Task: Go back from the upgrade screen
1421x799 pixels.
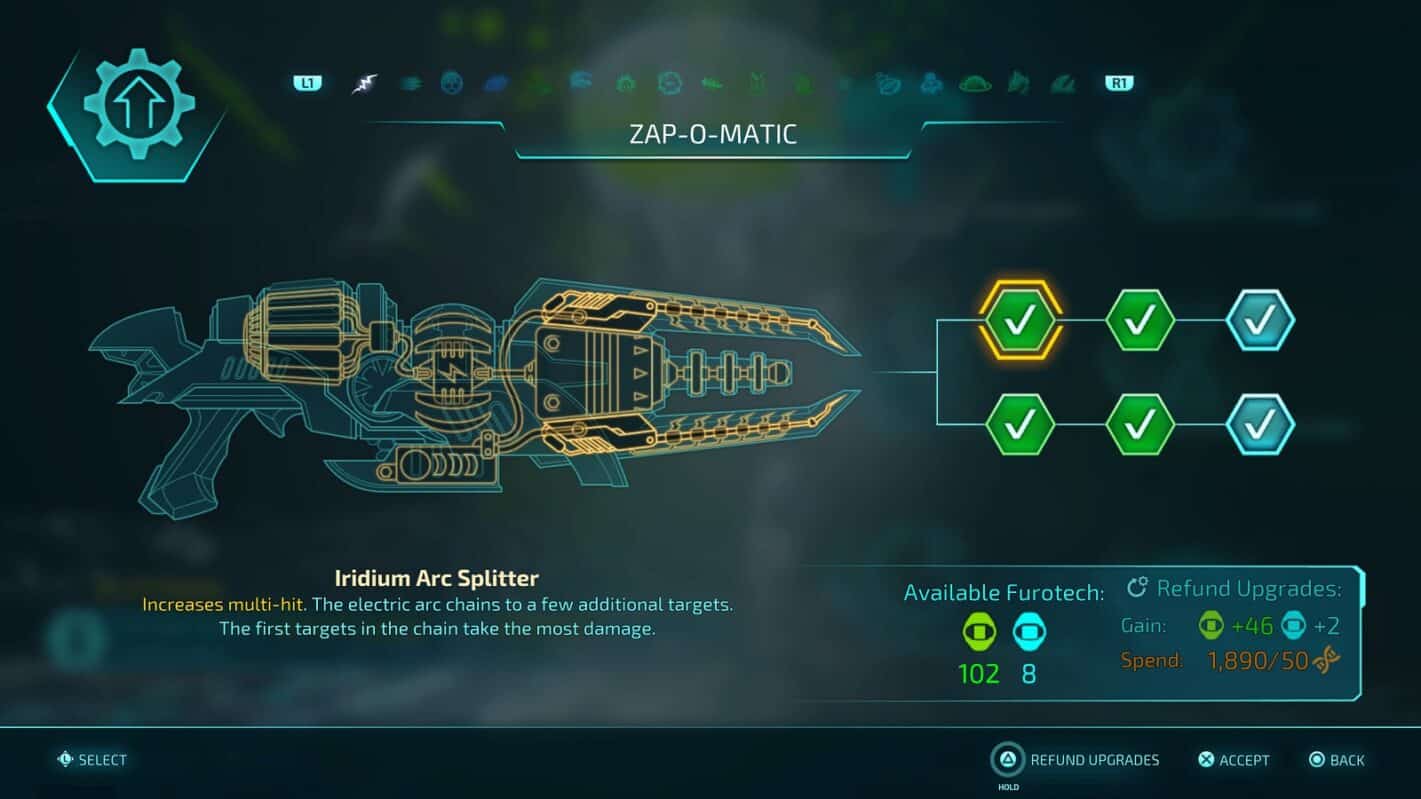Action: pos(1337,760)
